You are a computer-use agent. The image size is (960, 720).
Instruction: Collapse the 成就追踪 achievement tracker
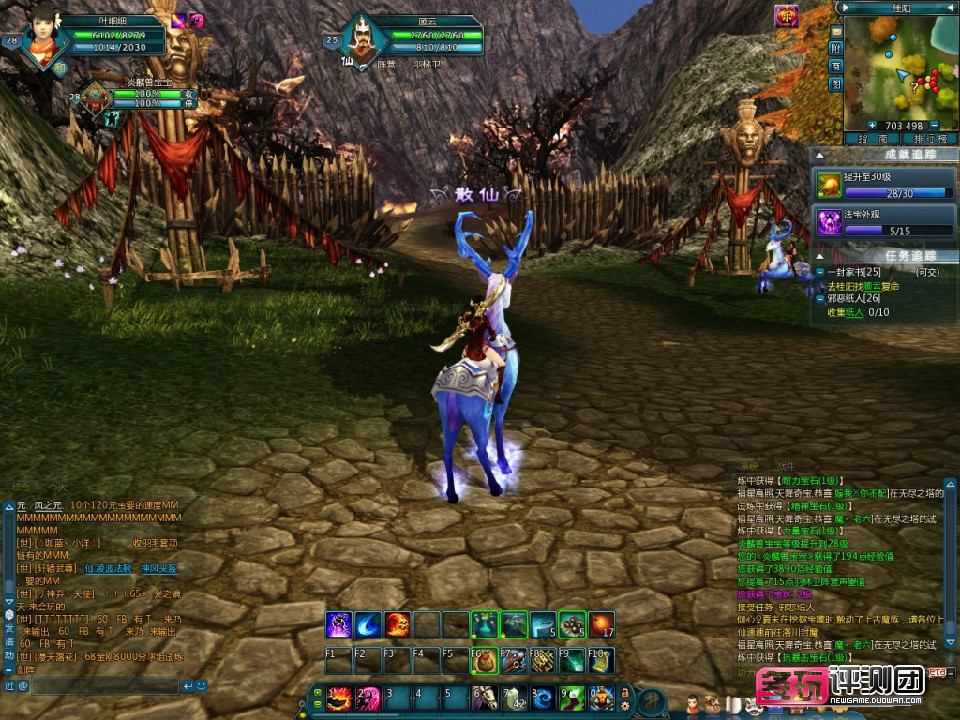818,154
